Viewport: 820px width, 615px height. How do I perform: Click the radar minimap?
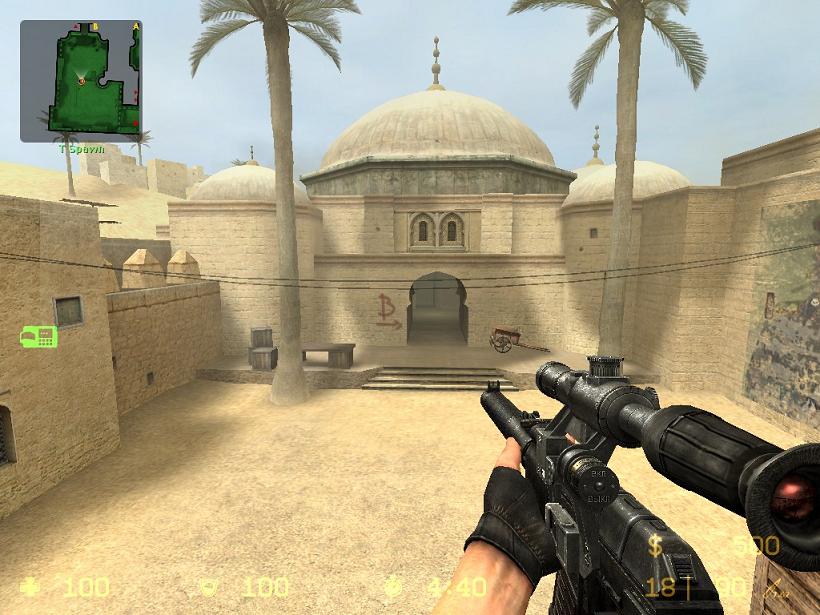click(81, 80)
